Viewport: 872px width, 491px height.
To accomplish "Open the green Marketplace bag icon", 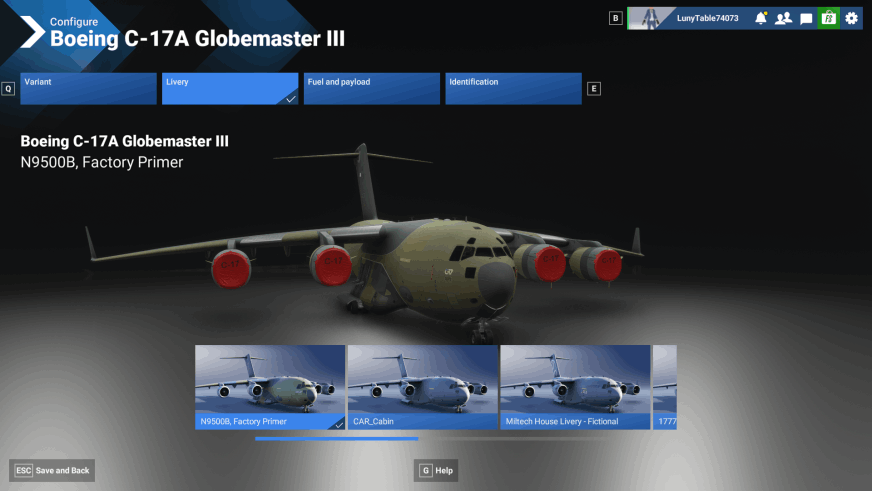I will (x=828, y=18).
